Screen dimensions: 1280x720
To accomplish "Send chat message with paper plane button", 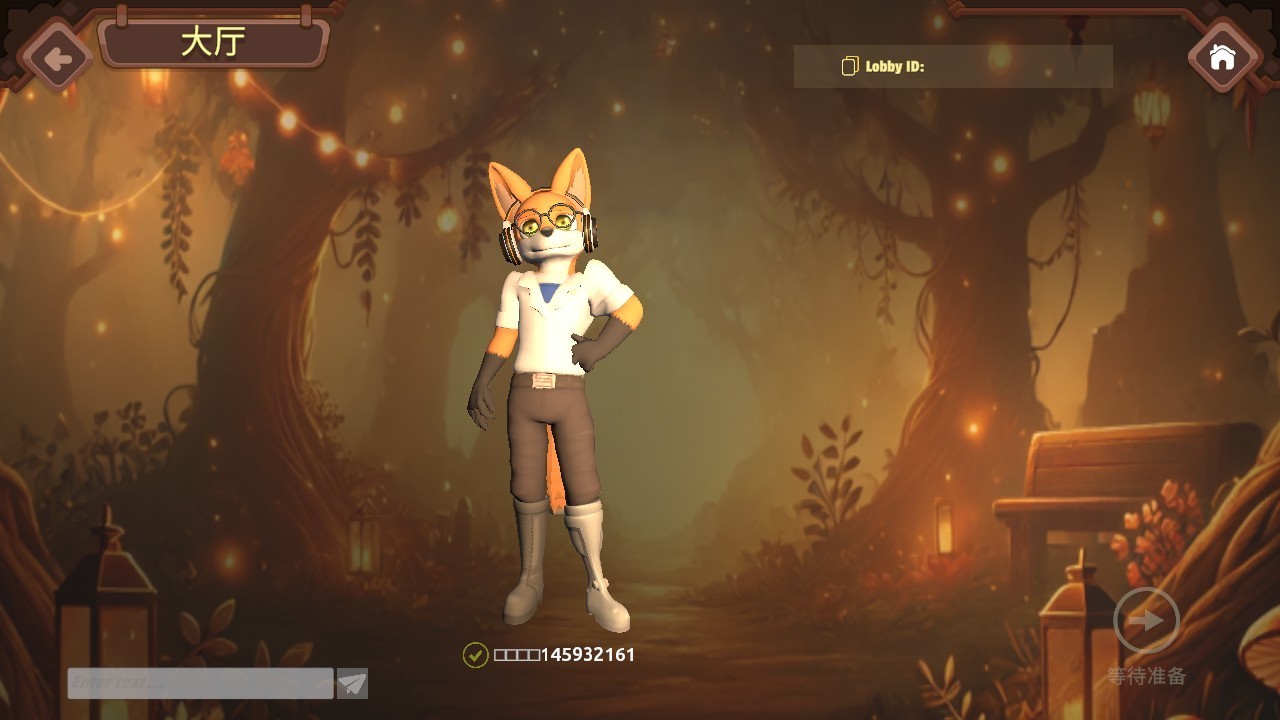I will [352, 684].
